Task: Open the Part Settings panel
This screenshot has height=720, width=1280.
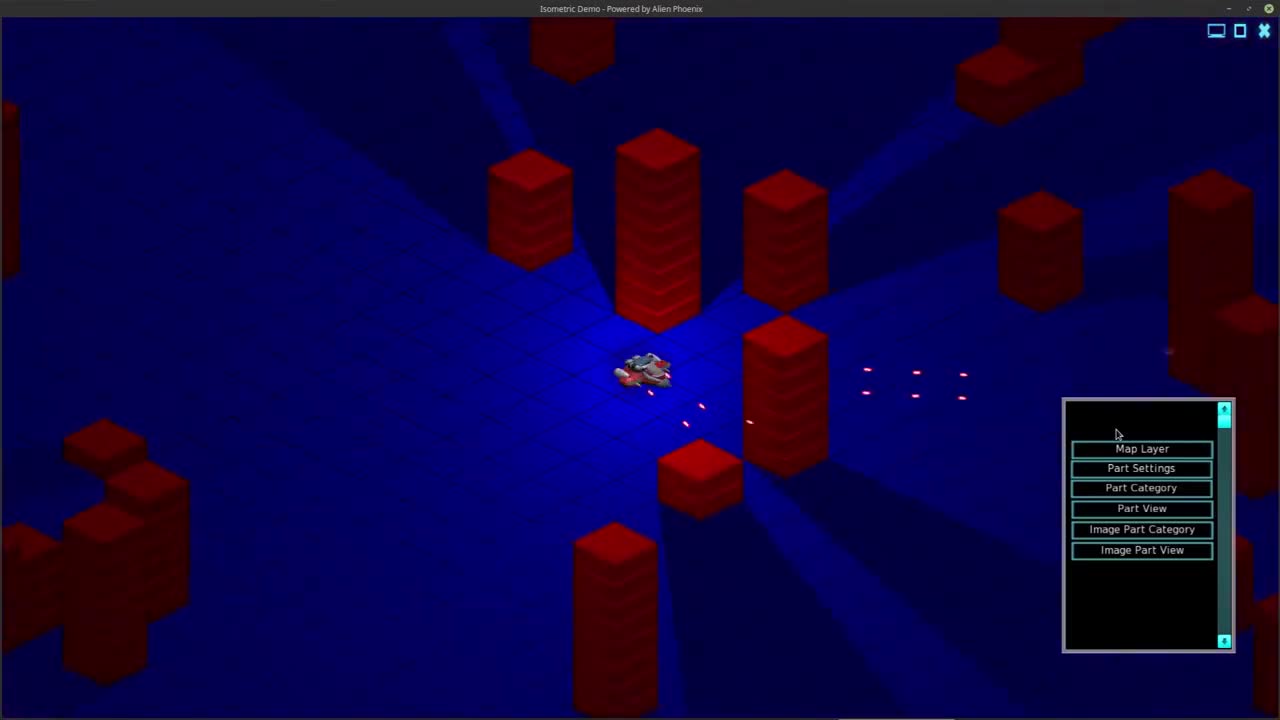Action: [x=1141, y=468]
